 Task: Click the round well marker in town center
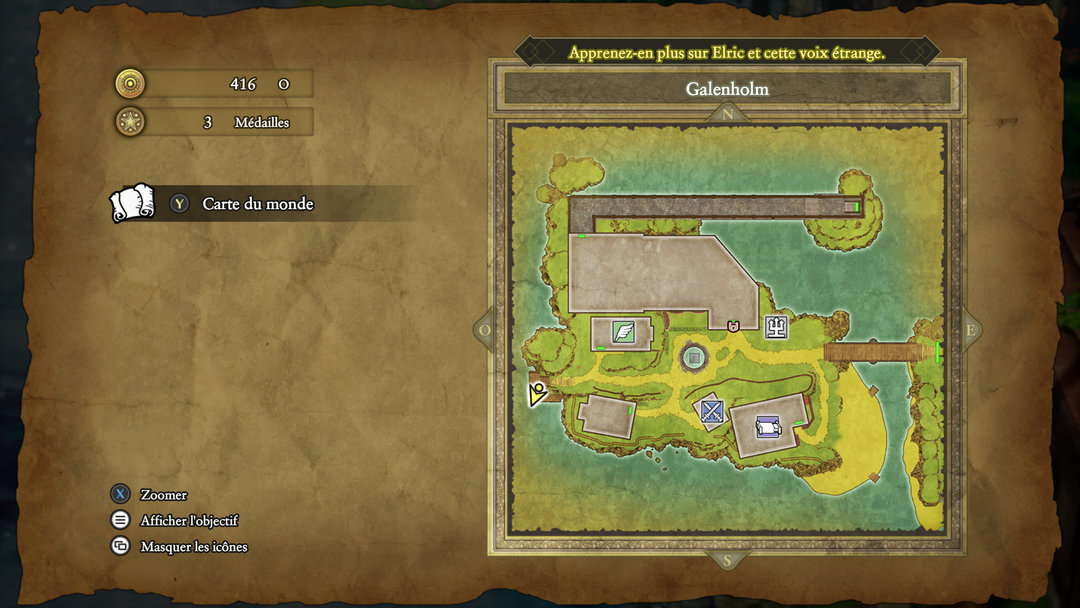[x=693, y=357]
